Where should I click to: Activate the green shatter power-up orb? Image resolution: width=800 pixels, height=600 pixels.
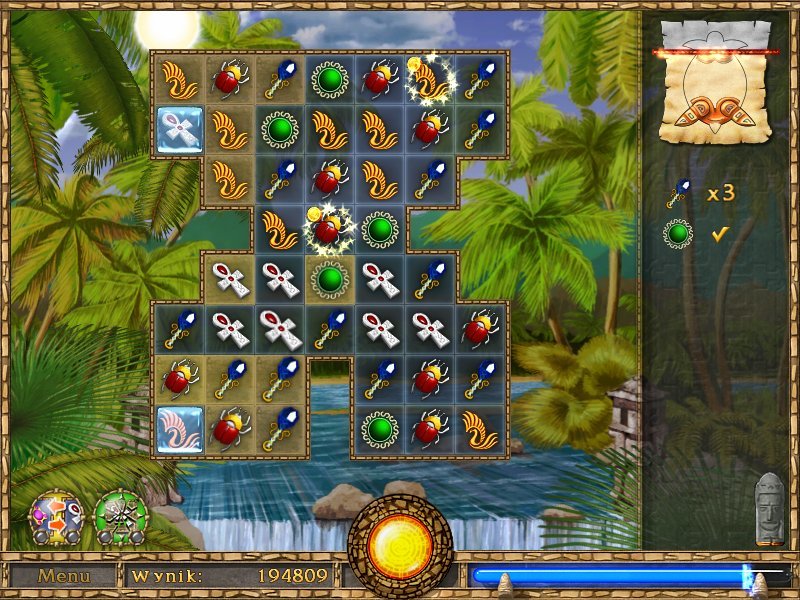click(120, 517)
